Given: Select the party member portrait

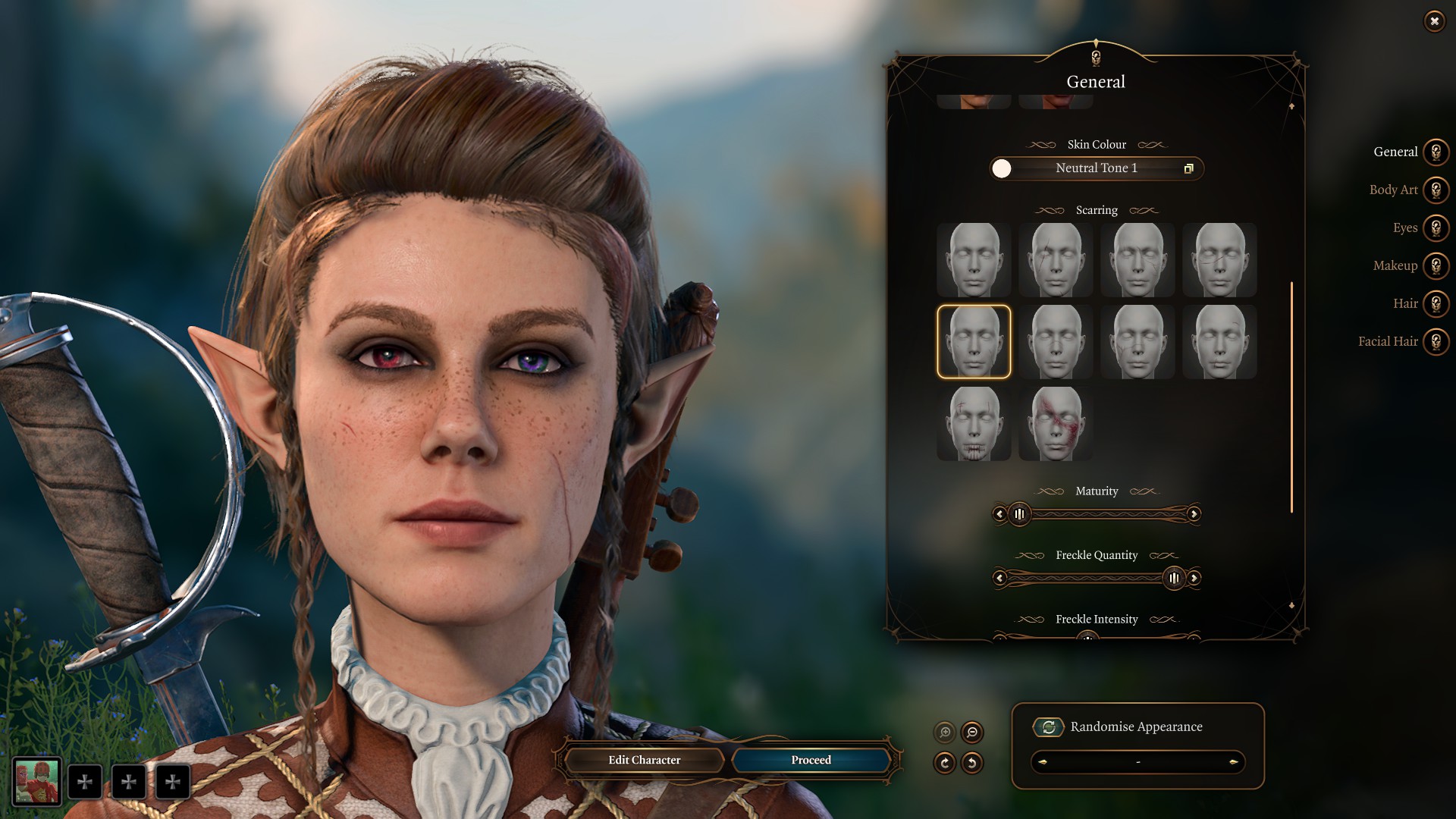Looking at the screenshot, I should click(36, 781).
